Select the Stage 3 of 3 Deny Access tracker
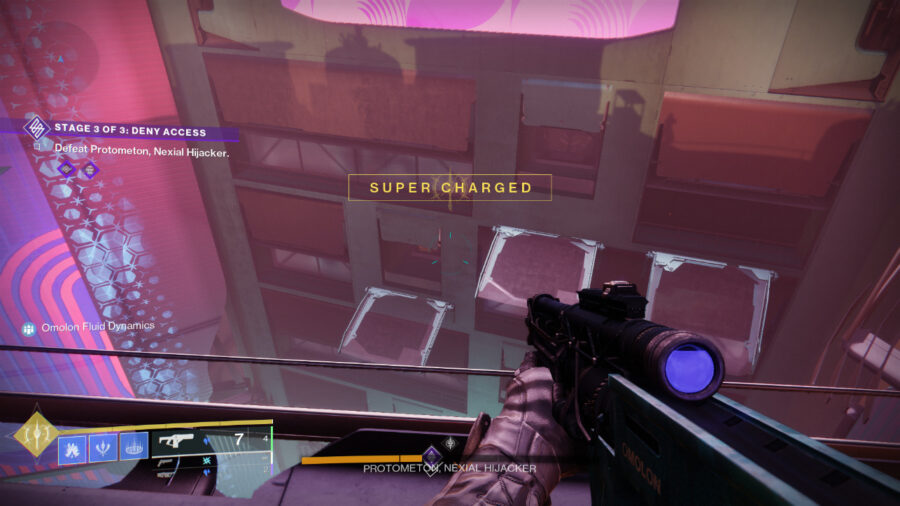 (130, 130)
